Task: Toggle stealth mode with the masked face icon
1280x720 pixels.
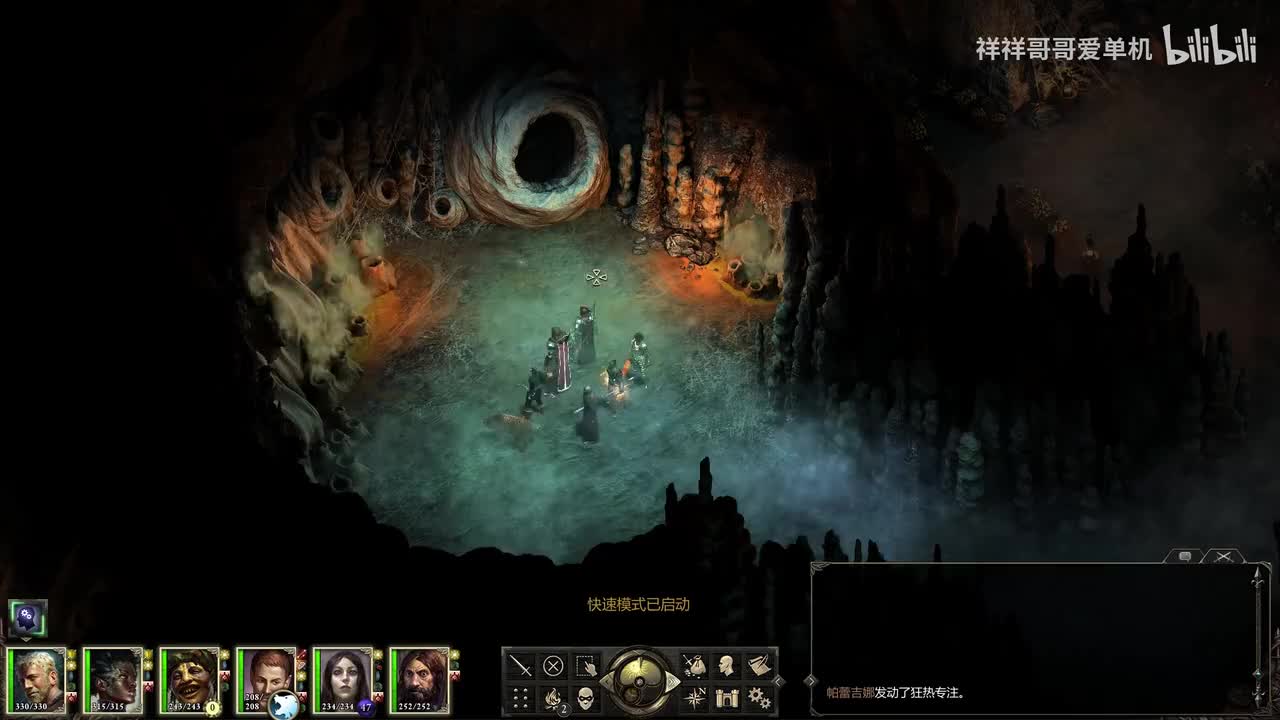Action: (x=586, y=697)
